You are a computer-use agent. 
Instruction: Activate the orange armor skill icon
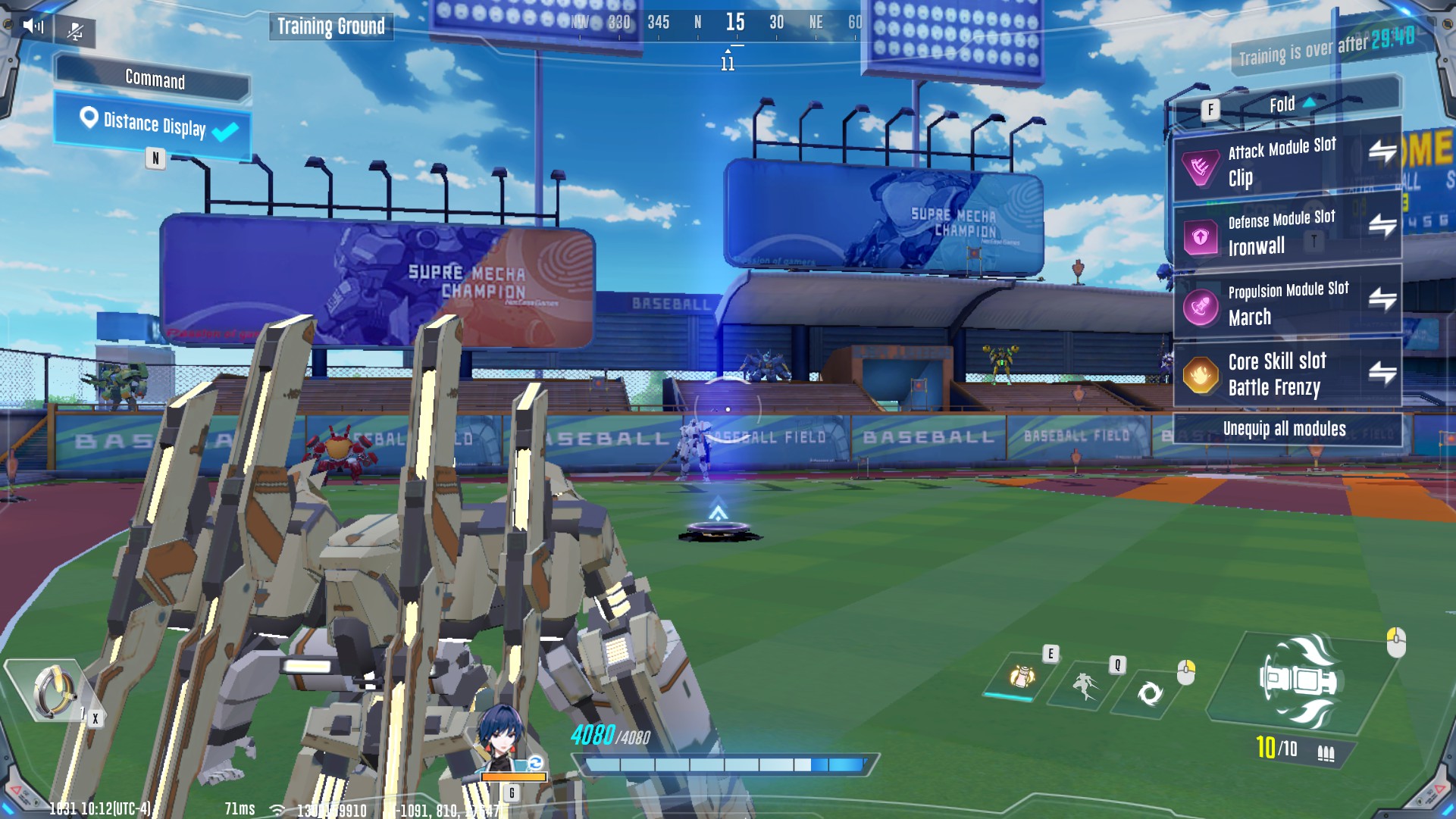1021,675
